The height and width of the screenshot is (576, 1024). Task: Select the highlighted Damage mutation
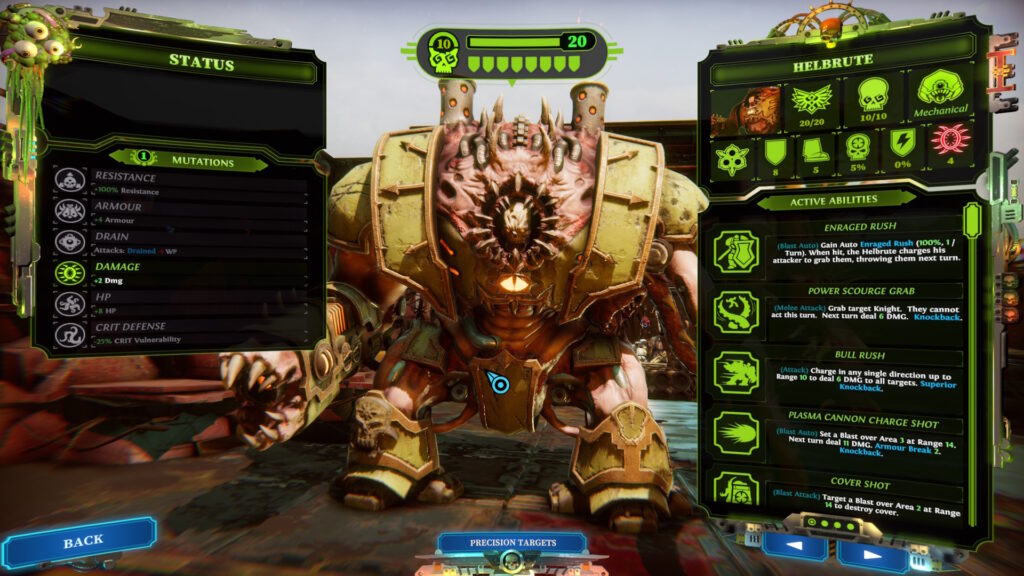[180, 273]
